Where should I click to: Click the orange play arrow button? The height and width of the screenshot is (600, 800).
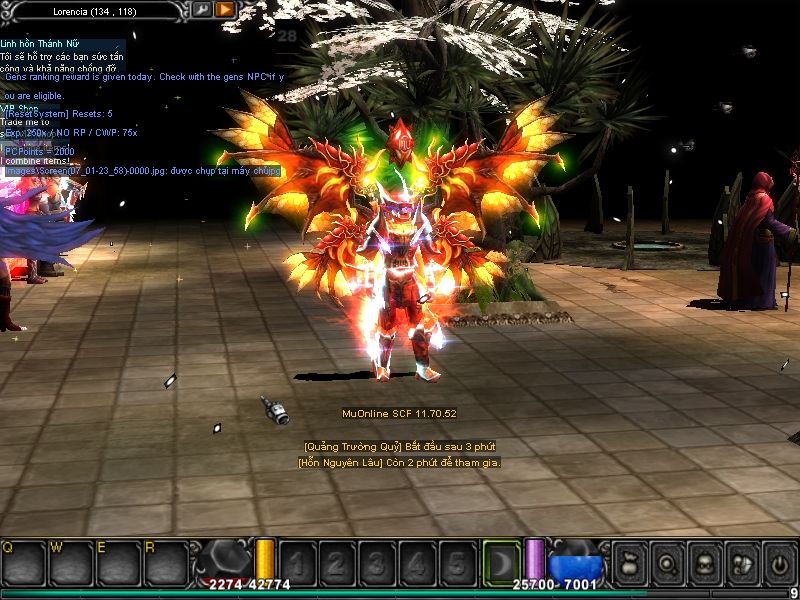click(225, 9)
